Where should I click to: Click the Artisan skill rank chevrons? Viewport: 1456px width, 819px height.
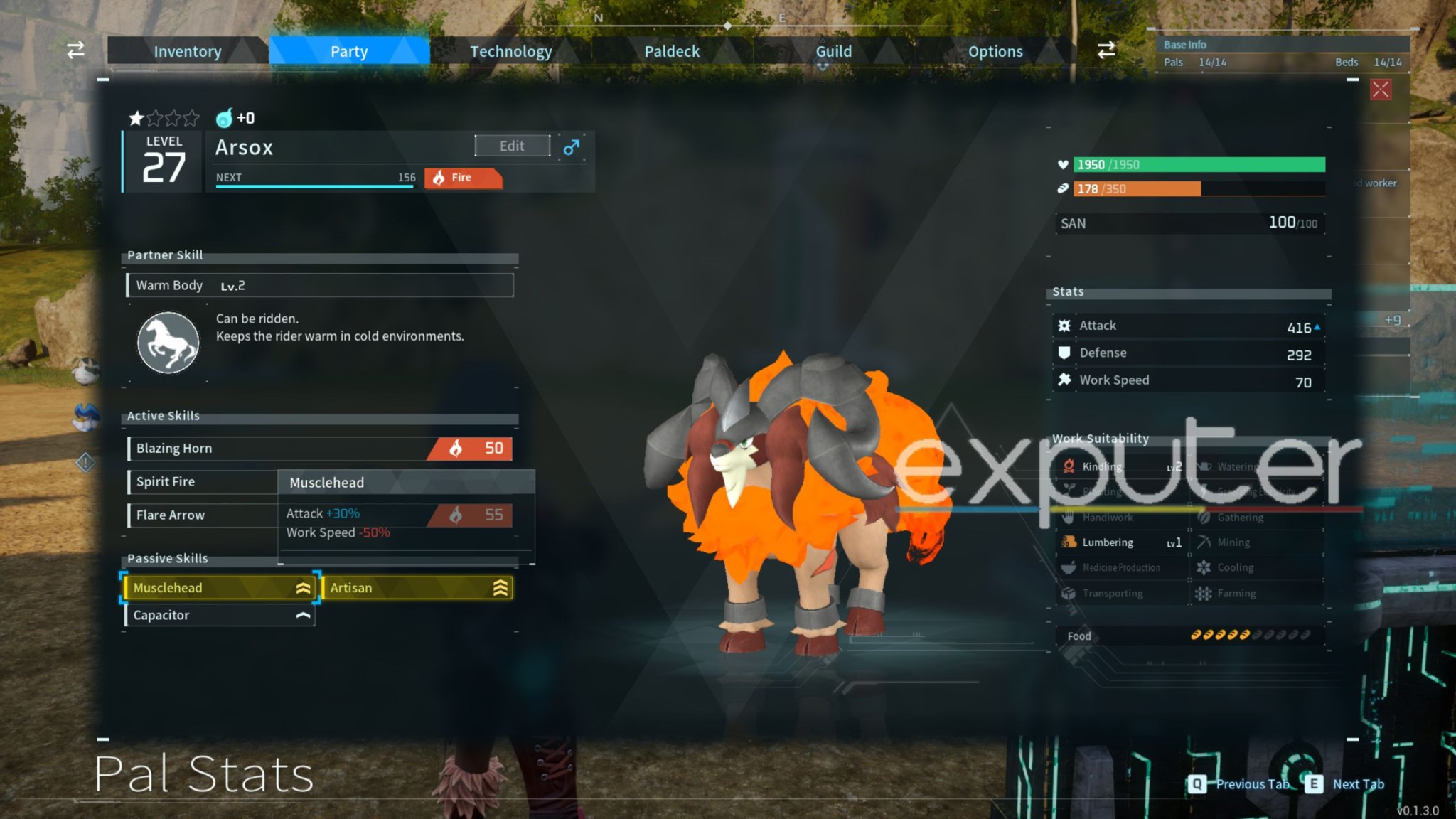[x=498, y=588]
